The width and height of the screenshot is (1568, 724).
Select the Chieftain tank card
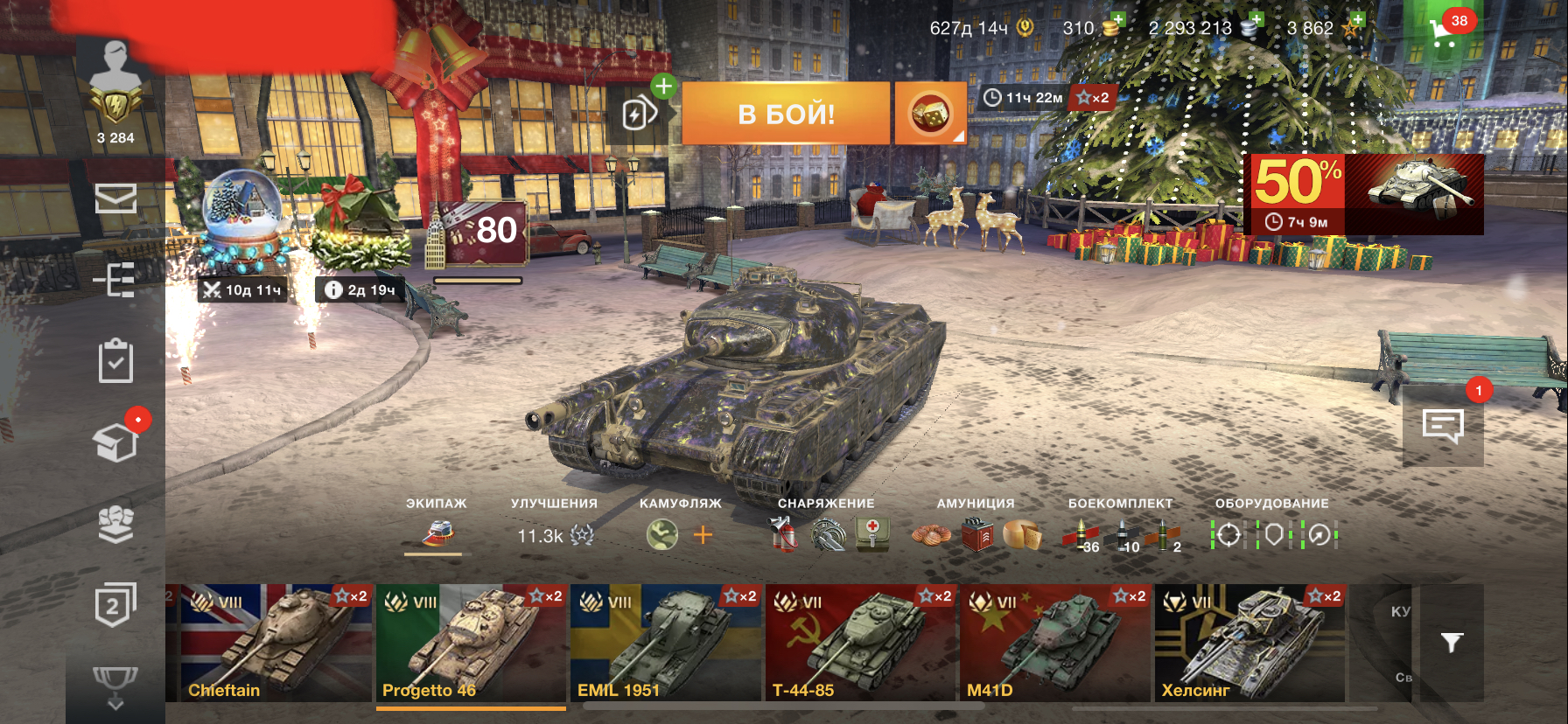(x=269, y=643)
